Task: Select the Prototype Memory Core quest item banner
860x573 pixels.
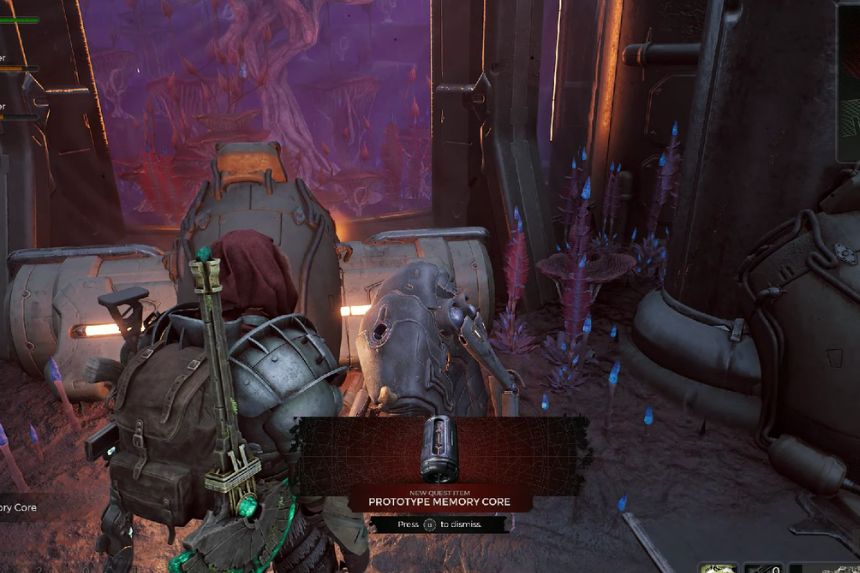Action: tap(439, 501)
